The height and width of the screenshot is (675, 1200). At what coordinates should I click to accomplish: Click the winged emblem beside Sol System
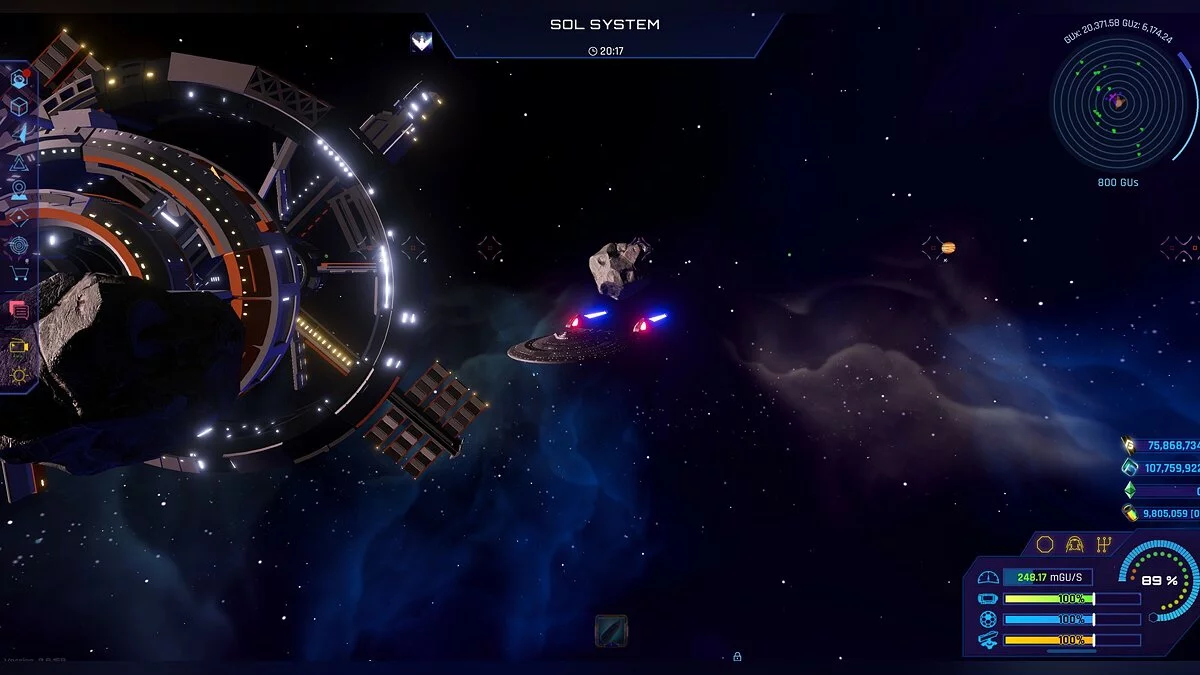click(x=421, y=41)
